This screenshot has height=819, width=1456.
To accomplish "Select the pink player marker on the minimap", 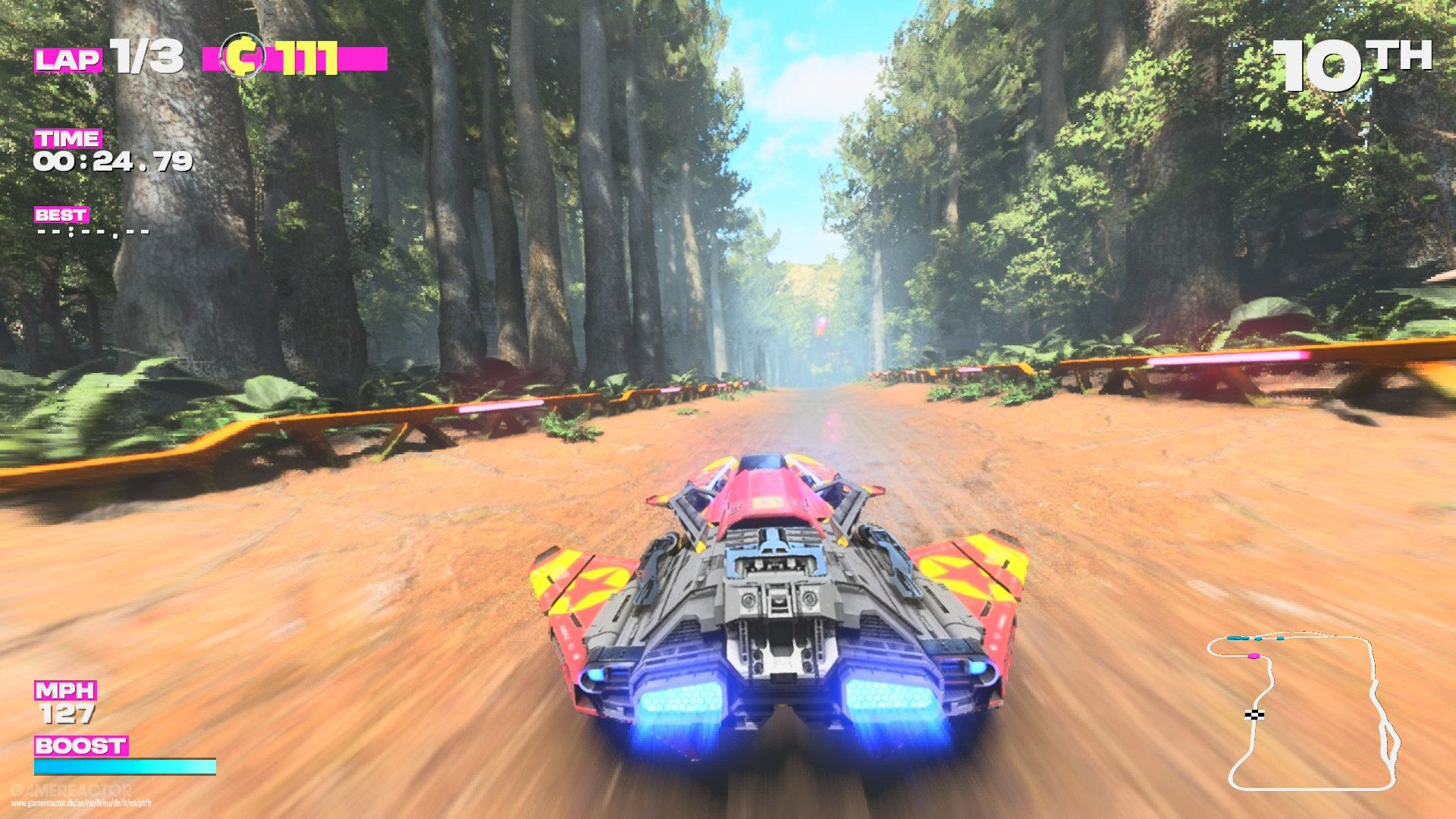I will (1254, 656).
